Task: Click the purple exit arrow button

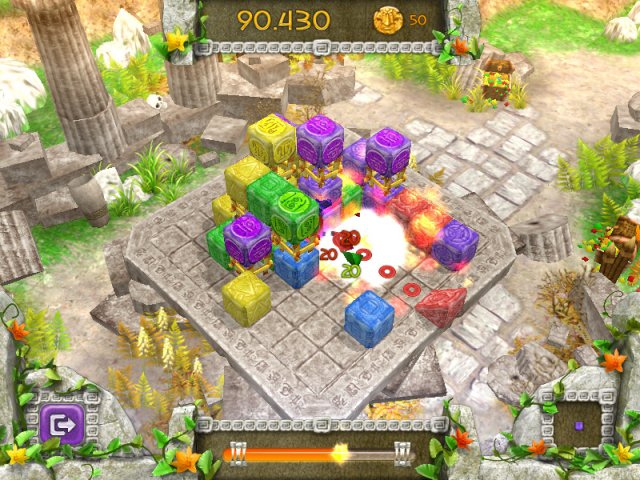Action: tap(61, 427)
